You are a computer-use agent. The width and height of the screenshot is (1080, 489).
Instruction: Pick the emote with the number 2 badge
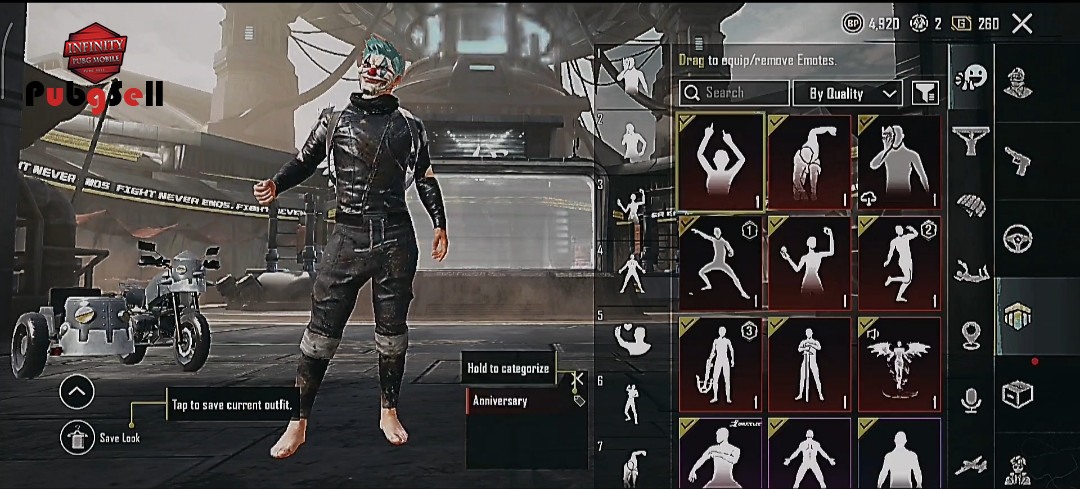[899, 263]
